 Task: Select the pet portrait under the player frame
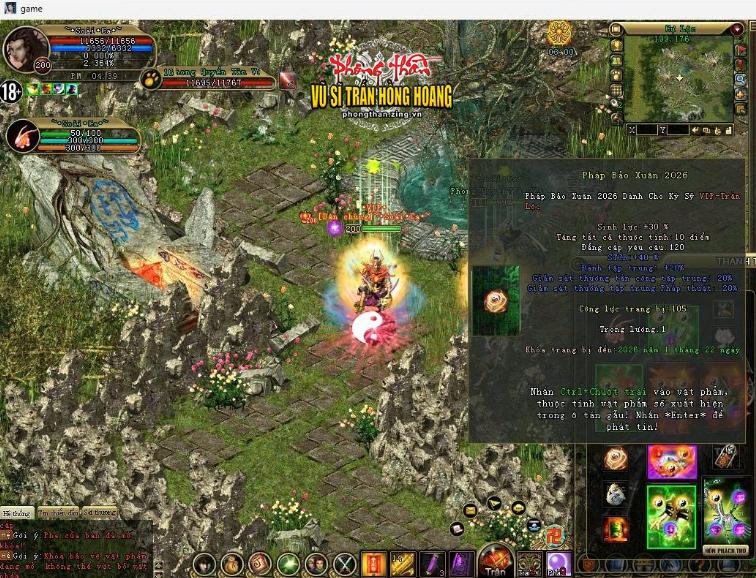pyautogui.click(x=22, y=136)
